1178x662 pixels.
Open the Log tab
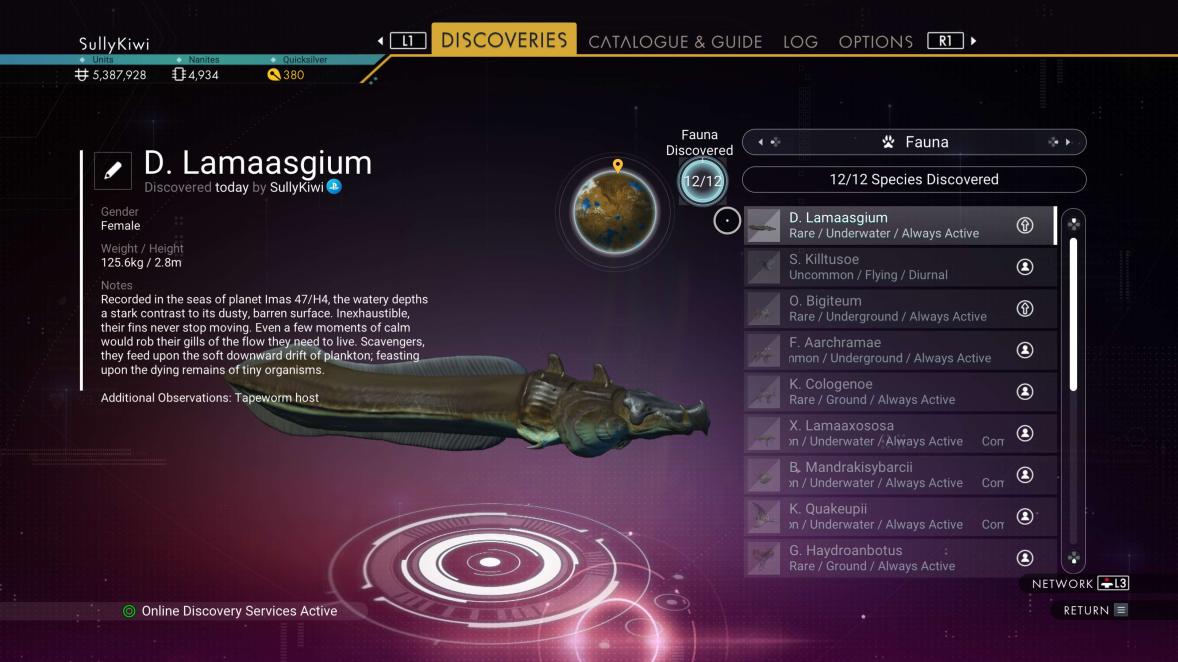(800, 42)
